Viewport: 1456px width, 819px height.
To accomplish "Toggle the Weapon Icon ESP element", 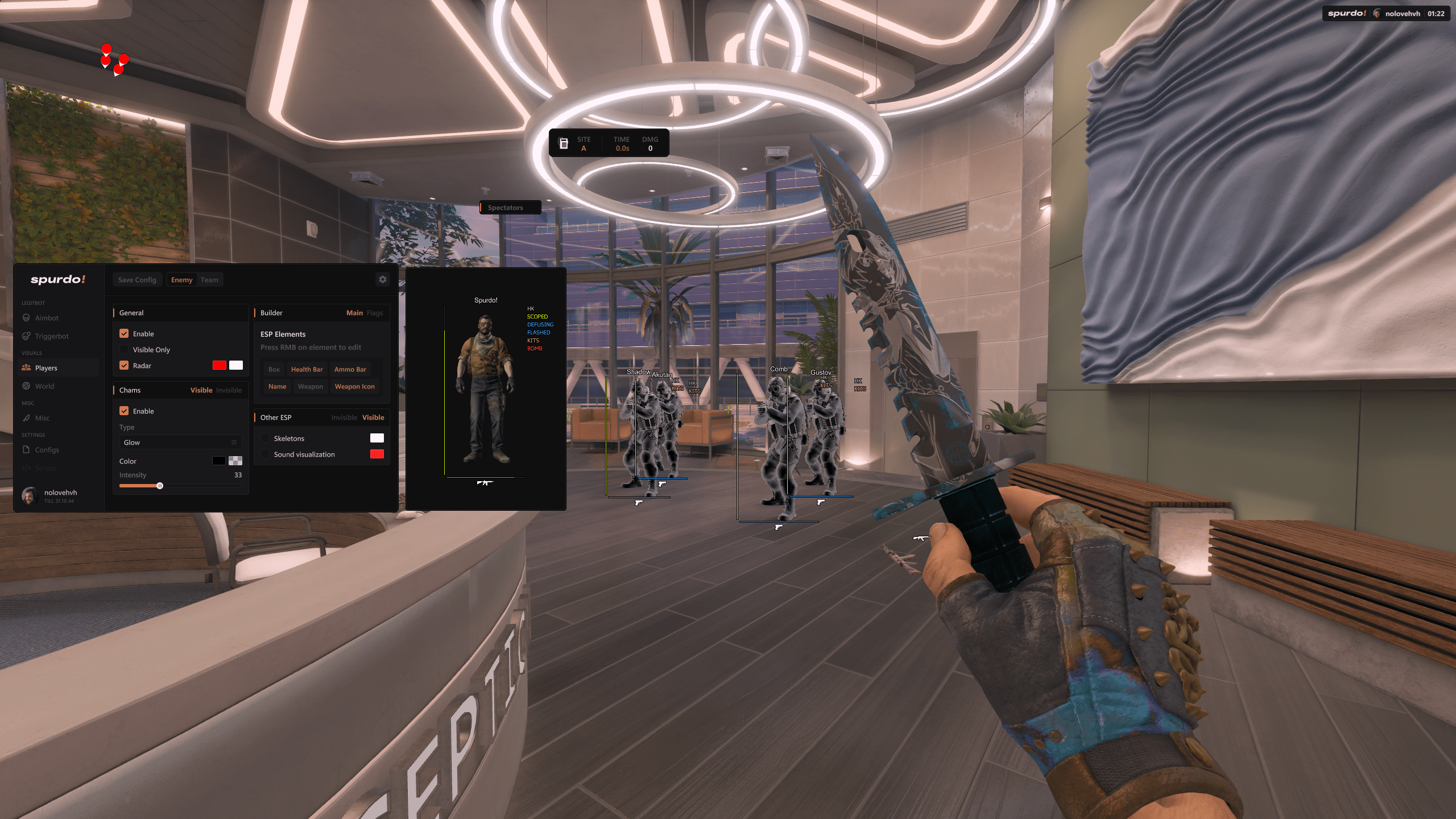I will 354,387.
